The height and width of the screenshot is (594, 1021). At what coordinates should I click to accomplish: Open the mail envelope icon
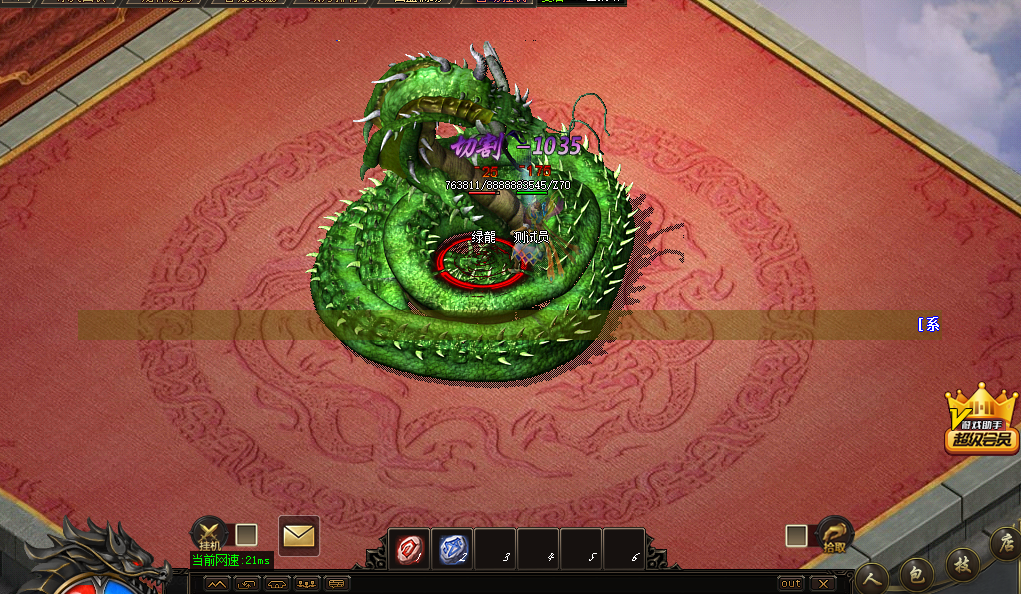(298, 536)
